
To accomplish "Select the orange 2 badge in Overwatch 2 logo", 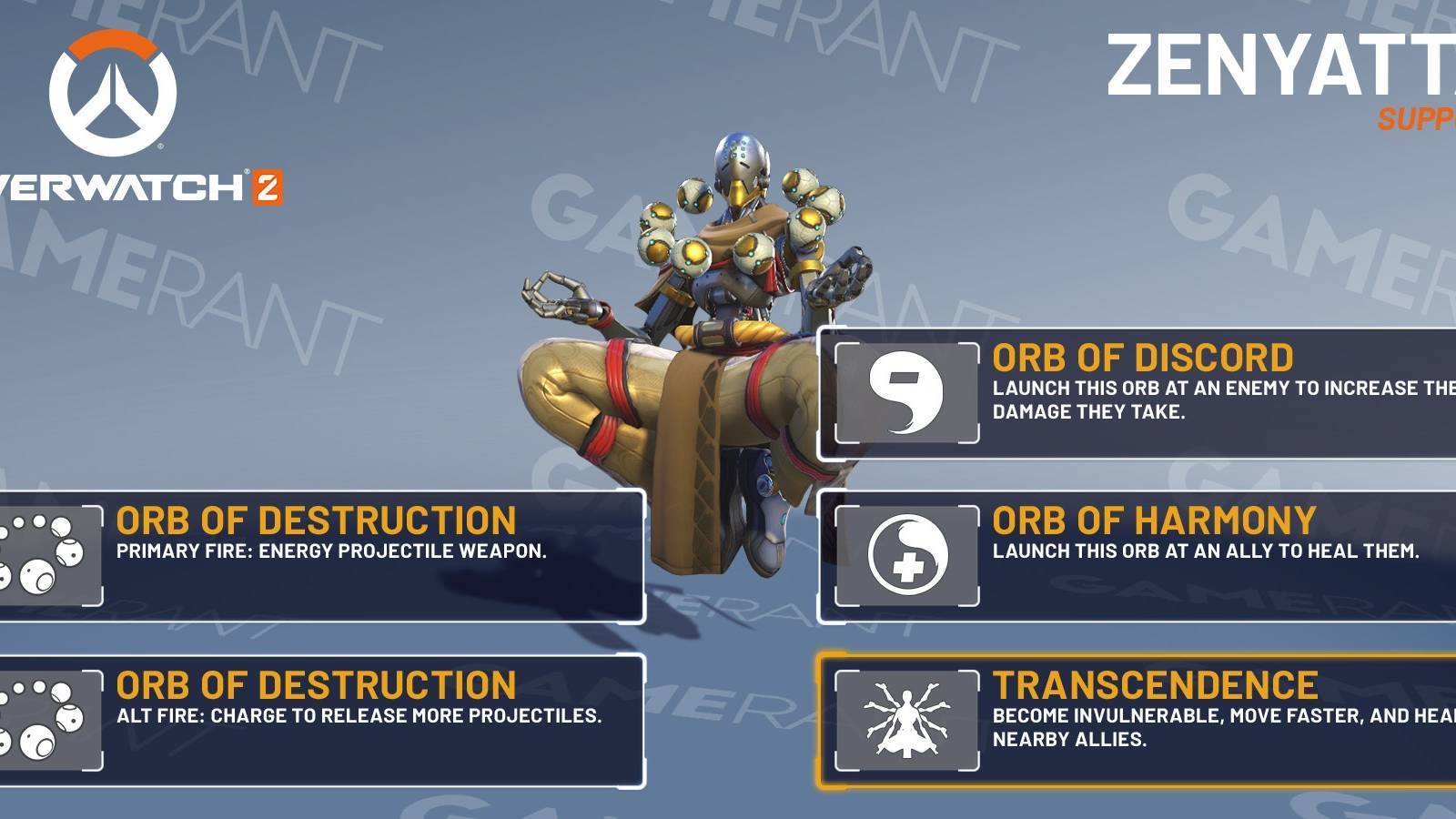I will [x=269, y=187].
